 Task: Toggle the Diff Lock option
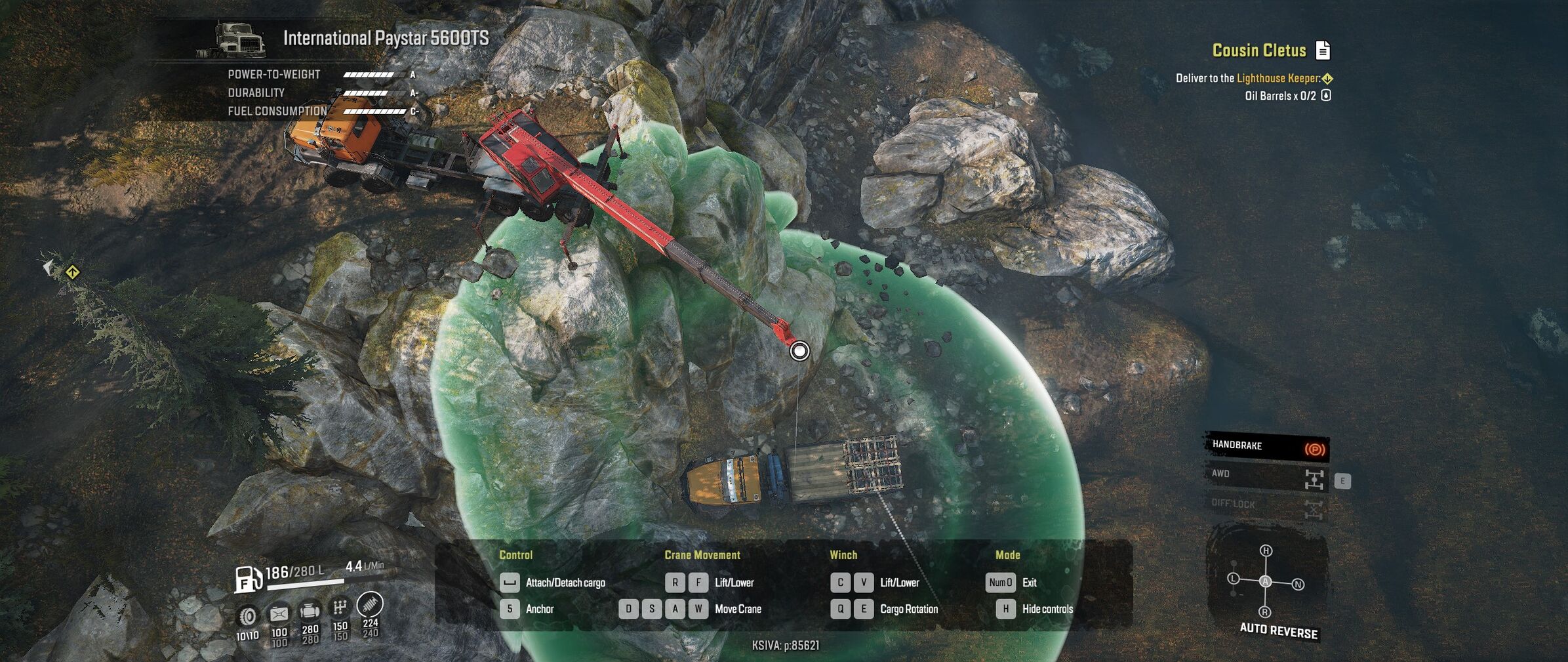1266,505
